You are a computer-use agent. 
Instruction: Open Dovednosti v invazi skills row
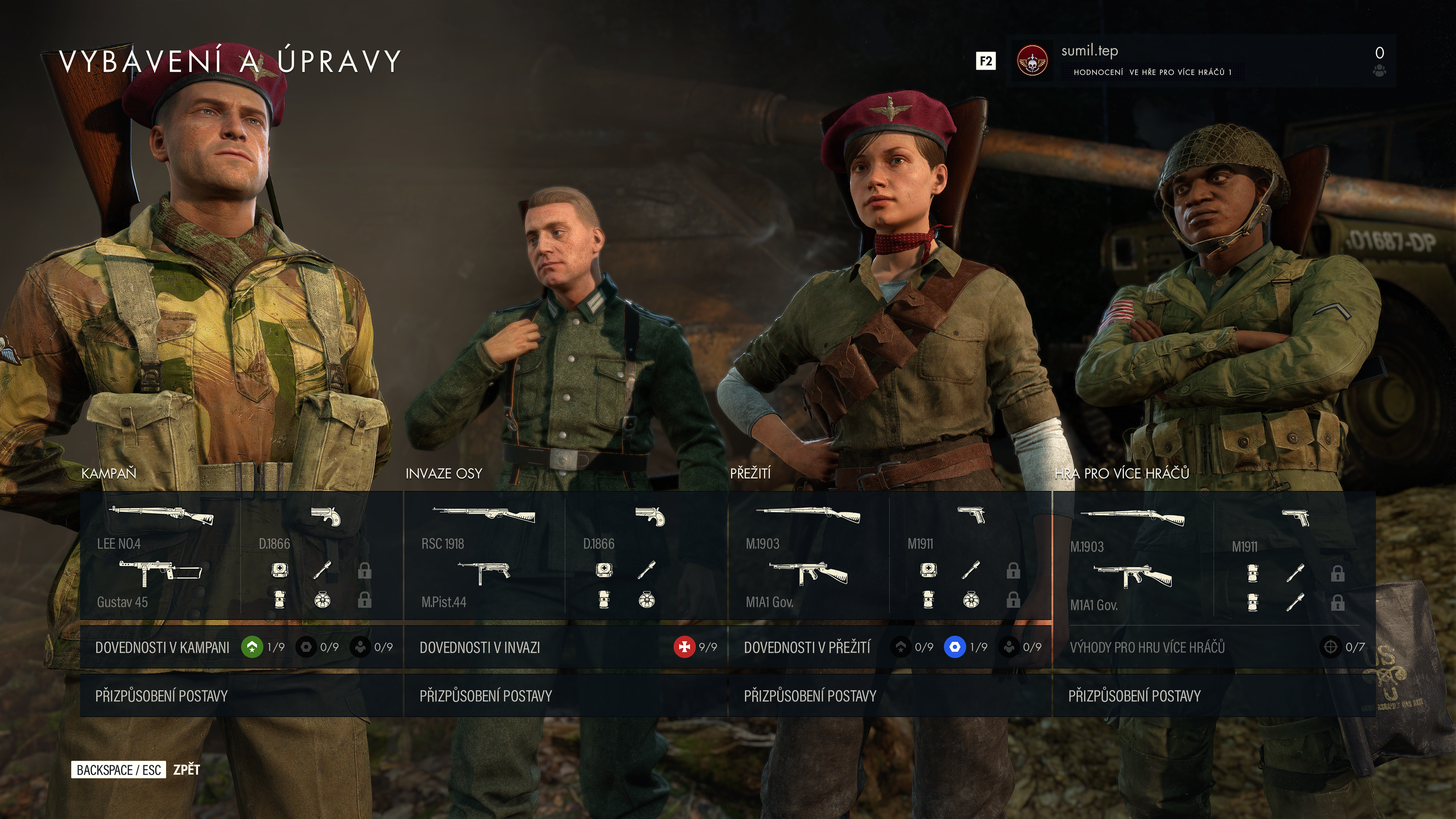click(x=565, y=647)
